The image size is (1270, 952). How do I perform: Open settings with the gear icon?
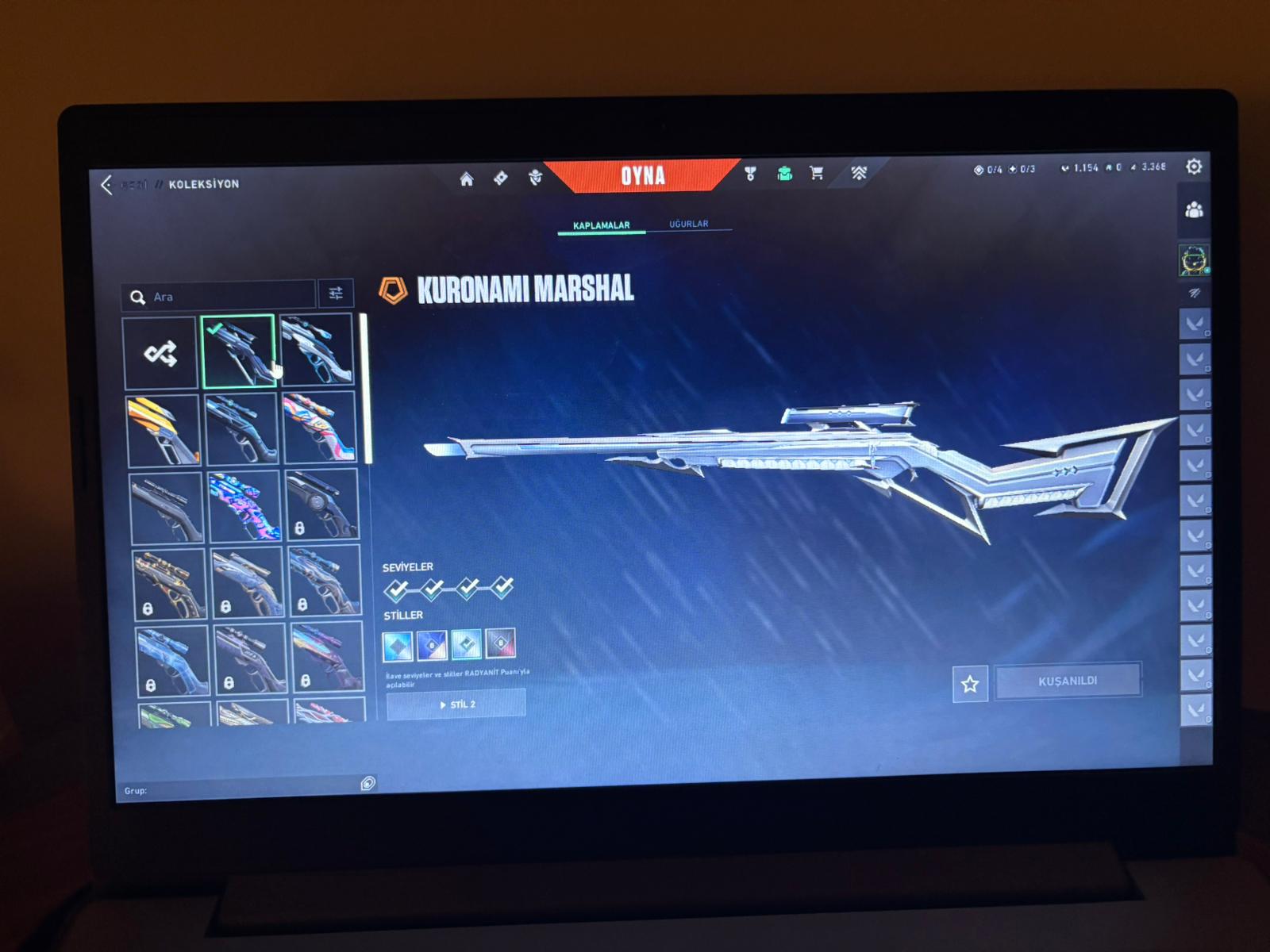(1193, 167)
